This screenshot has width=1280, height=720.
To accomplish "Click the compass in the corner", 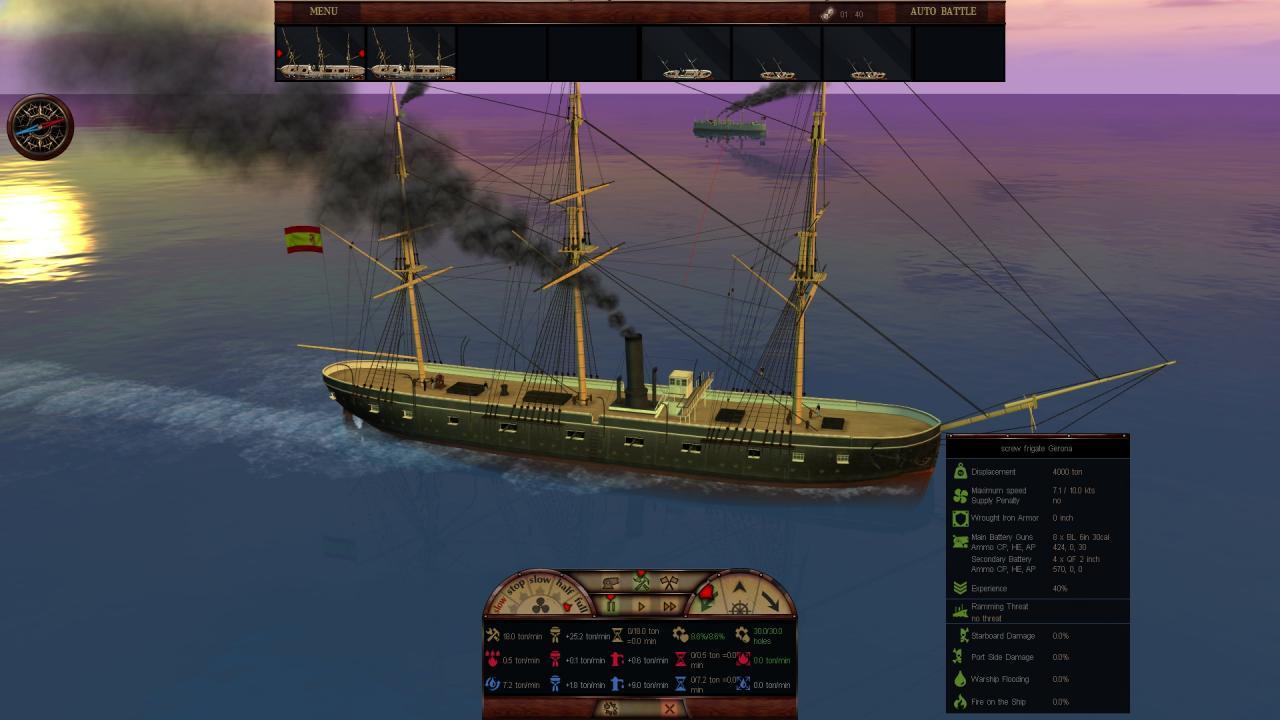I will pos(40,127).
